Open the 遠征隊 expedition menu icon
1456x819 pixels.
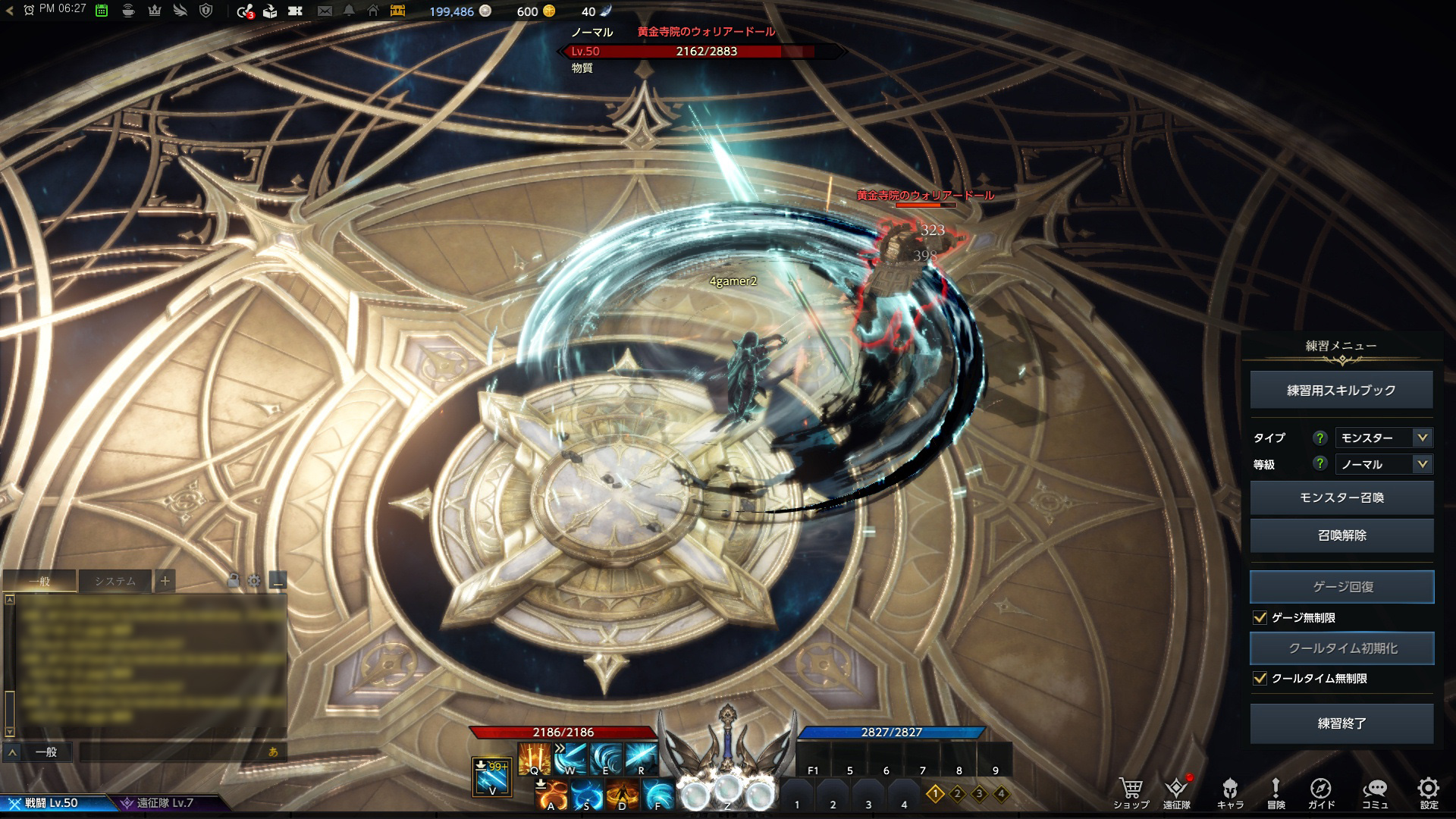click(x=1176, y=789)
